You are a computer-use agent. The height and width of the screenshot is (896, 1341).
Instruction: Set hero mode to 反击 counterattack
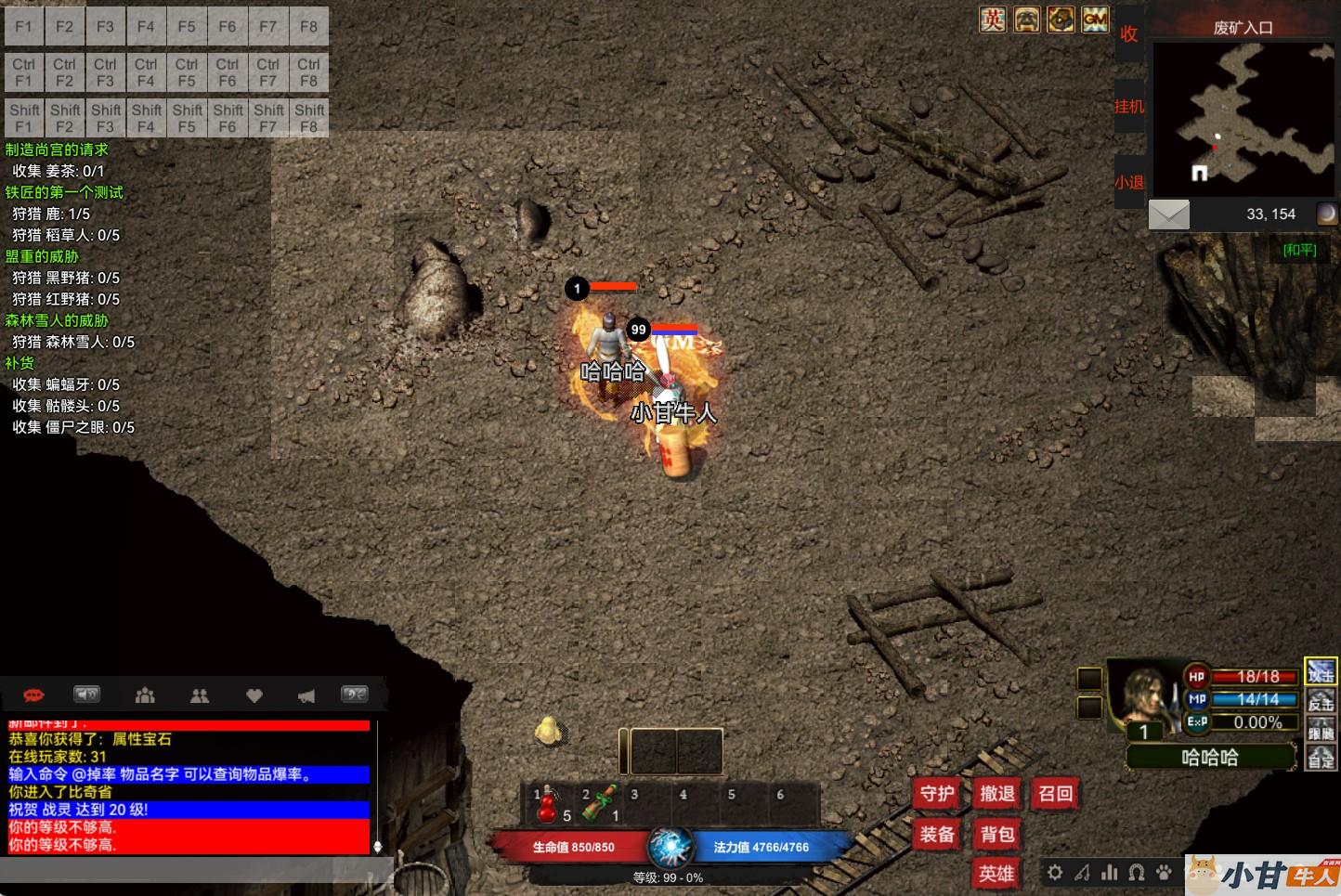tap(1321, 703)
